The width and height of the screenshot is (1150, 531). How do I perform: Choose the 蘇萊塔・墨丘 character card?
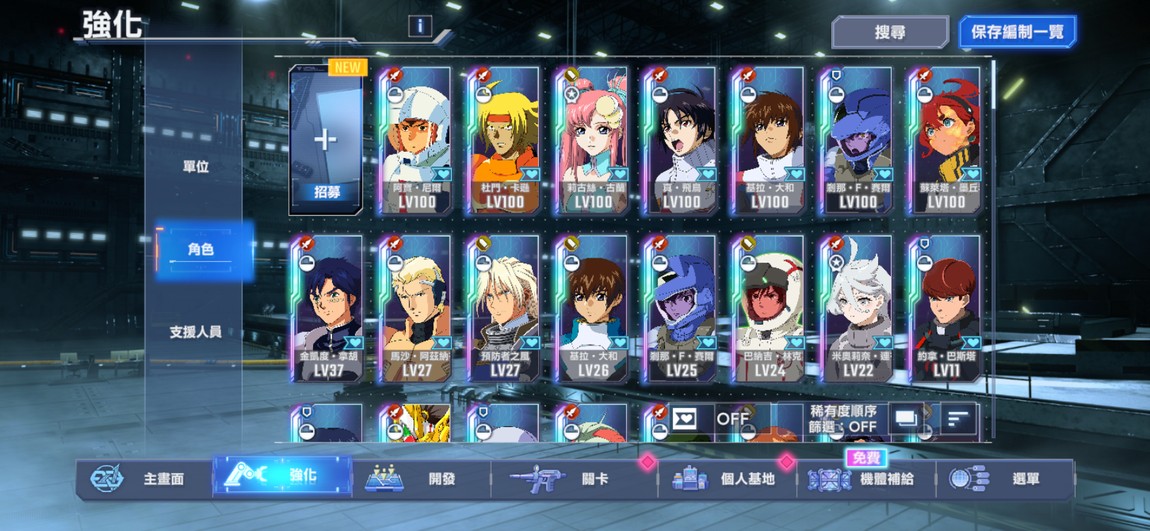pyautogui.click(x=945, y=140)
